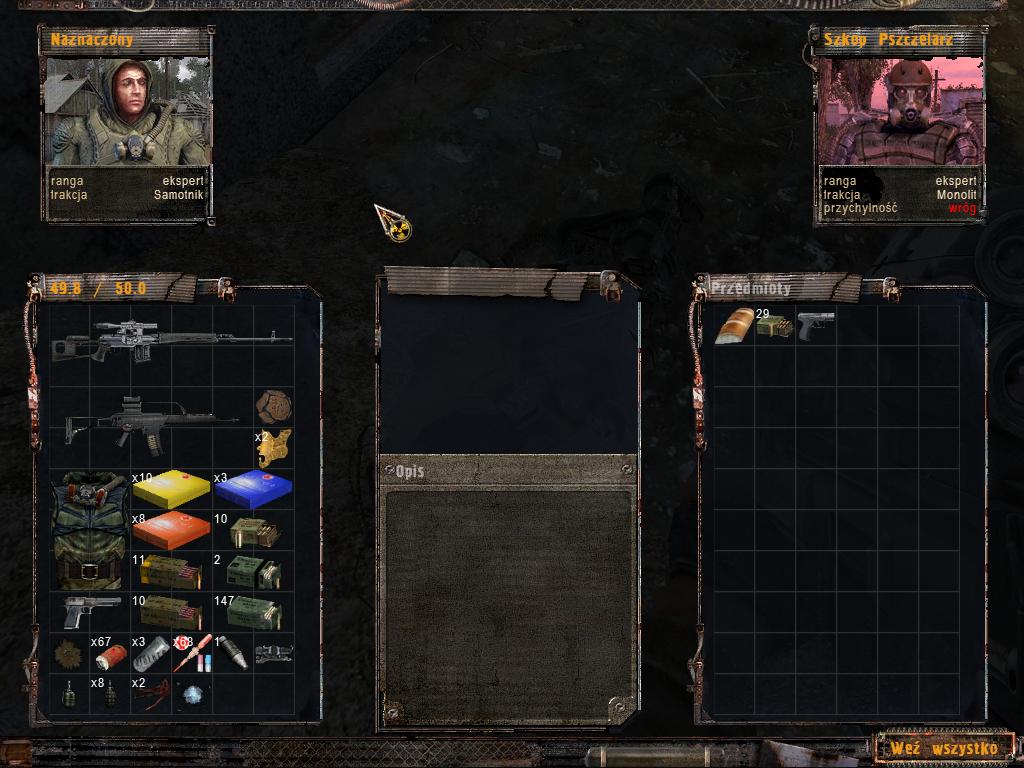Select the brown lumpy artifact

point(272,407)
